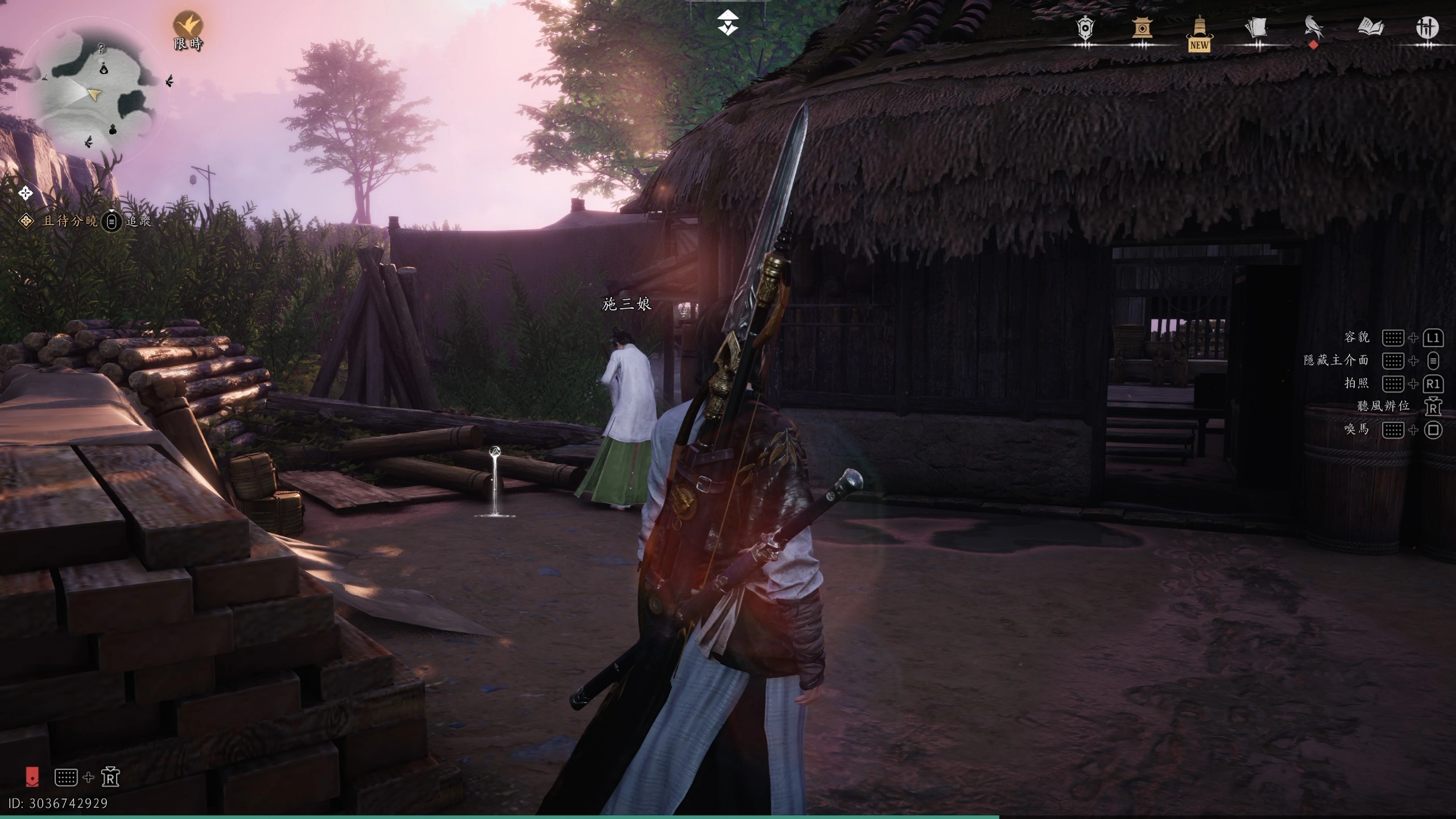The image size is (1456, 819).
Task: Open the round main menu icon
Action: pyautogui.click(x=1426, y=27)
